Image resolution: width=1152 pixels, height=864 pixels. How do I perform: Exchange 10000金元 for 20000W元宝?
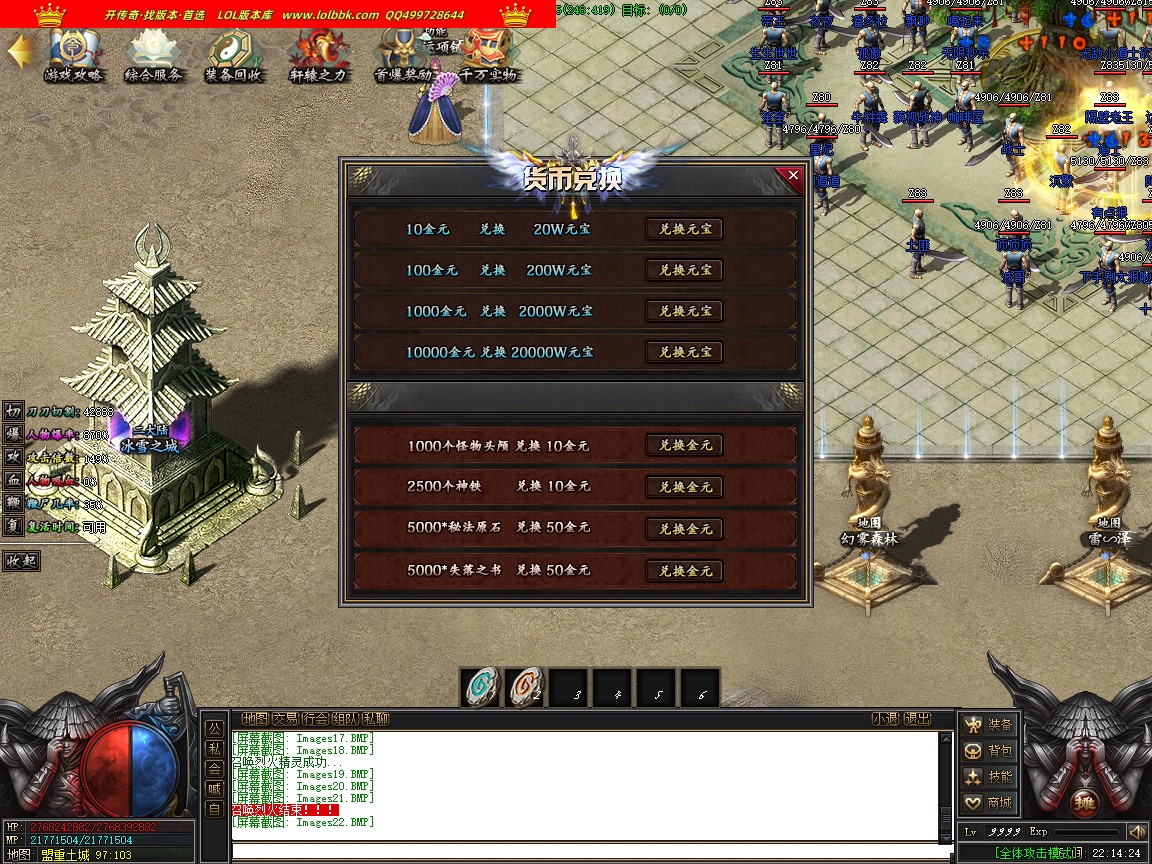pyautogui.click(x=684, y=352)
